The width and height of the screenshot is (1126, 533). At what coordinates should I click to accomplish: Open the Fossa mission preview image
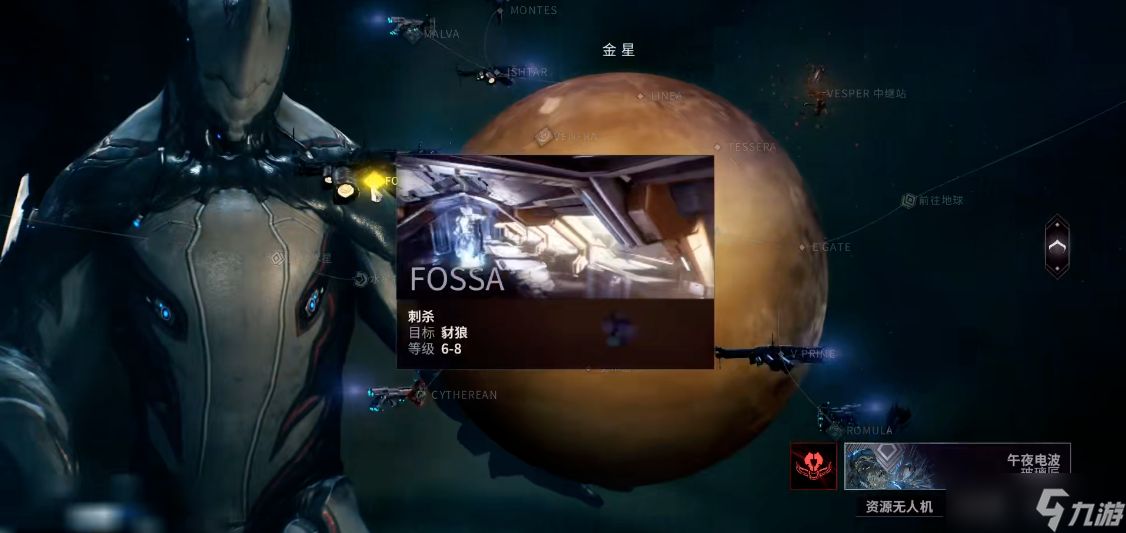(555, 226)
